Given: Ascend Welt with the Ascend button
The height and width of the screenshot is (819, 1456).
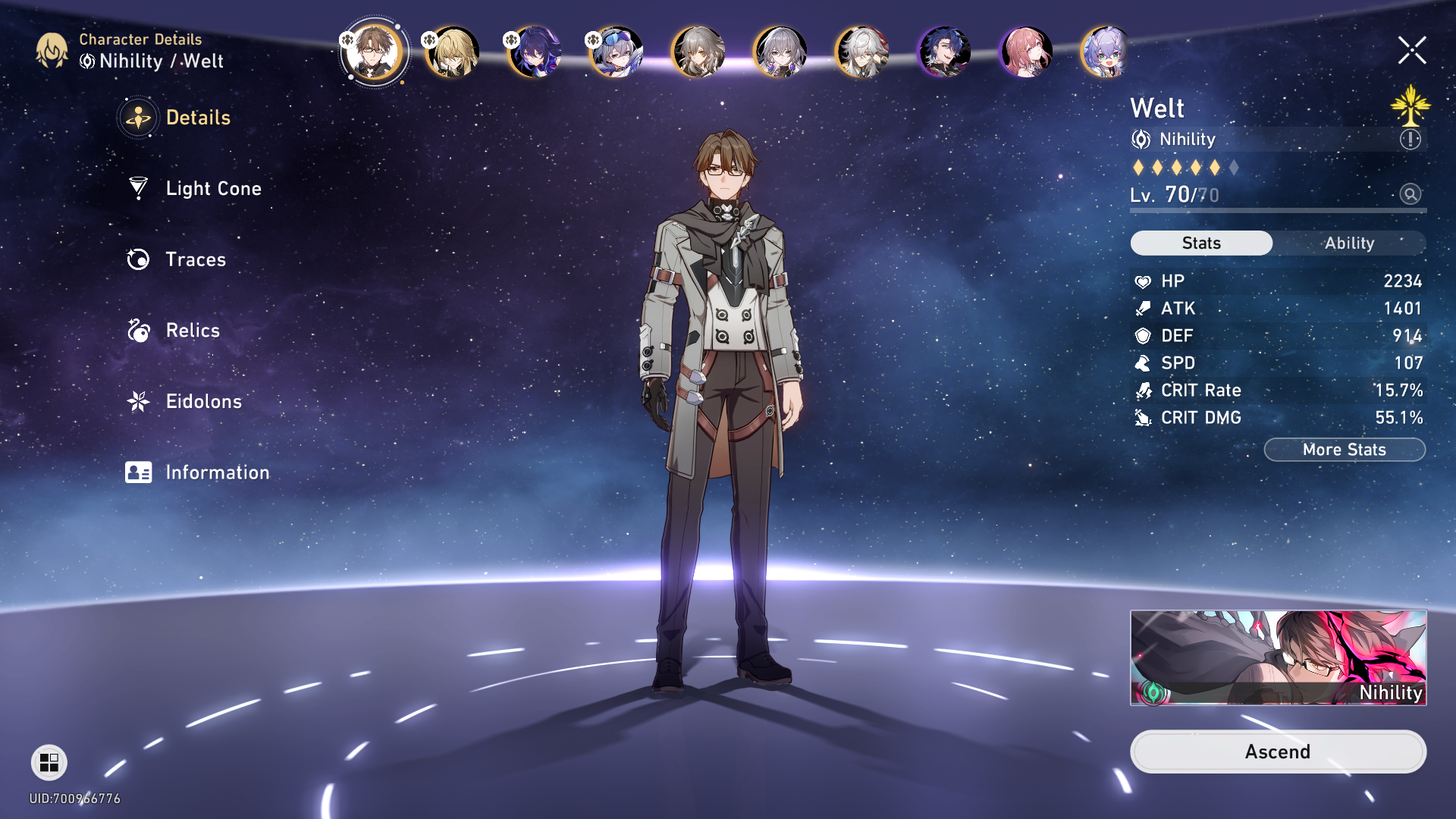Looking at the screenshot, I should (x=1277, y=752).
